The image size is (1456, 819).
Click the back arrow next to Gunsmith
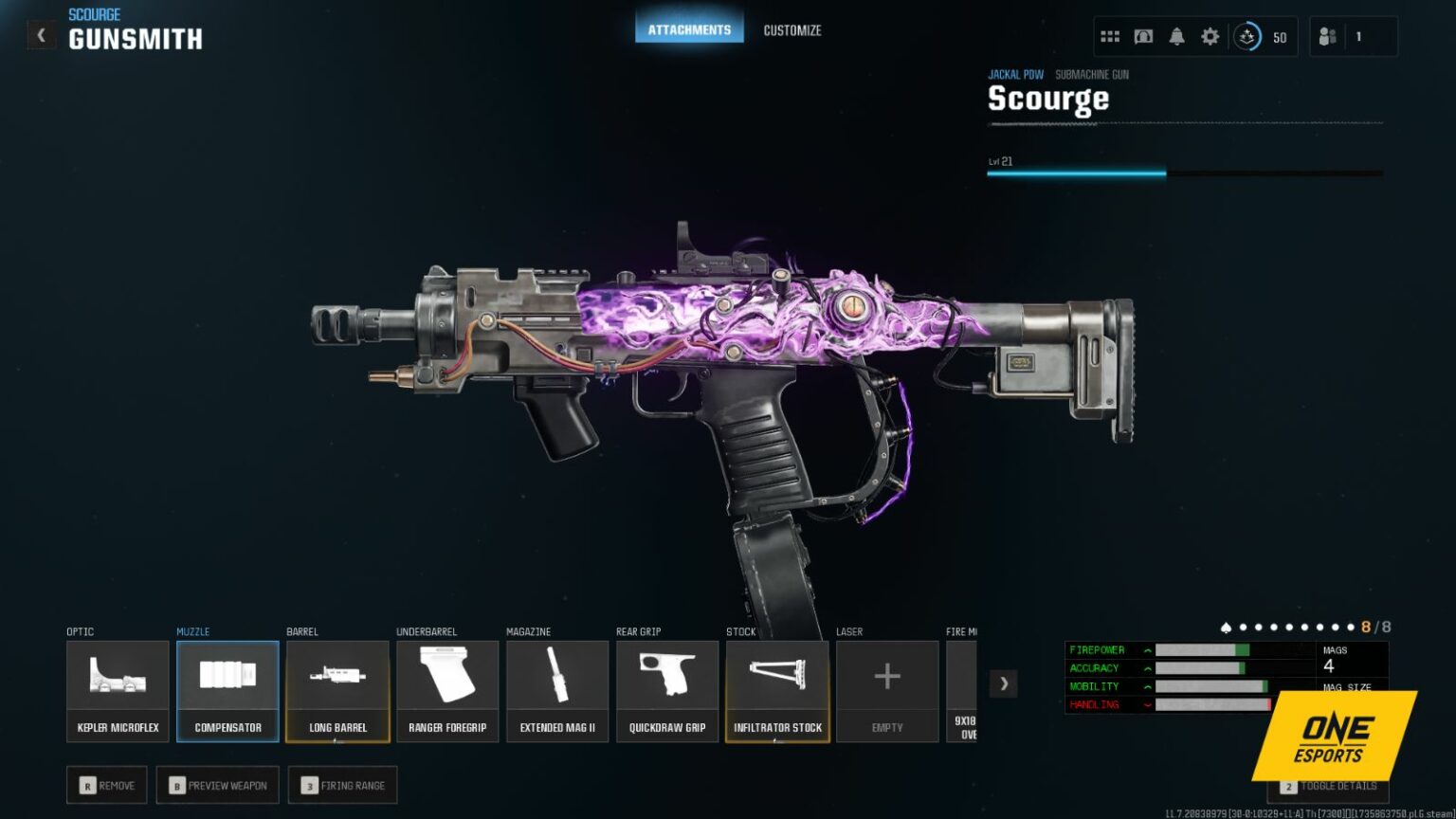[41, 34]
